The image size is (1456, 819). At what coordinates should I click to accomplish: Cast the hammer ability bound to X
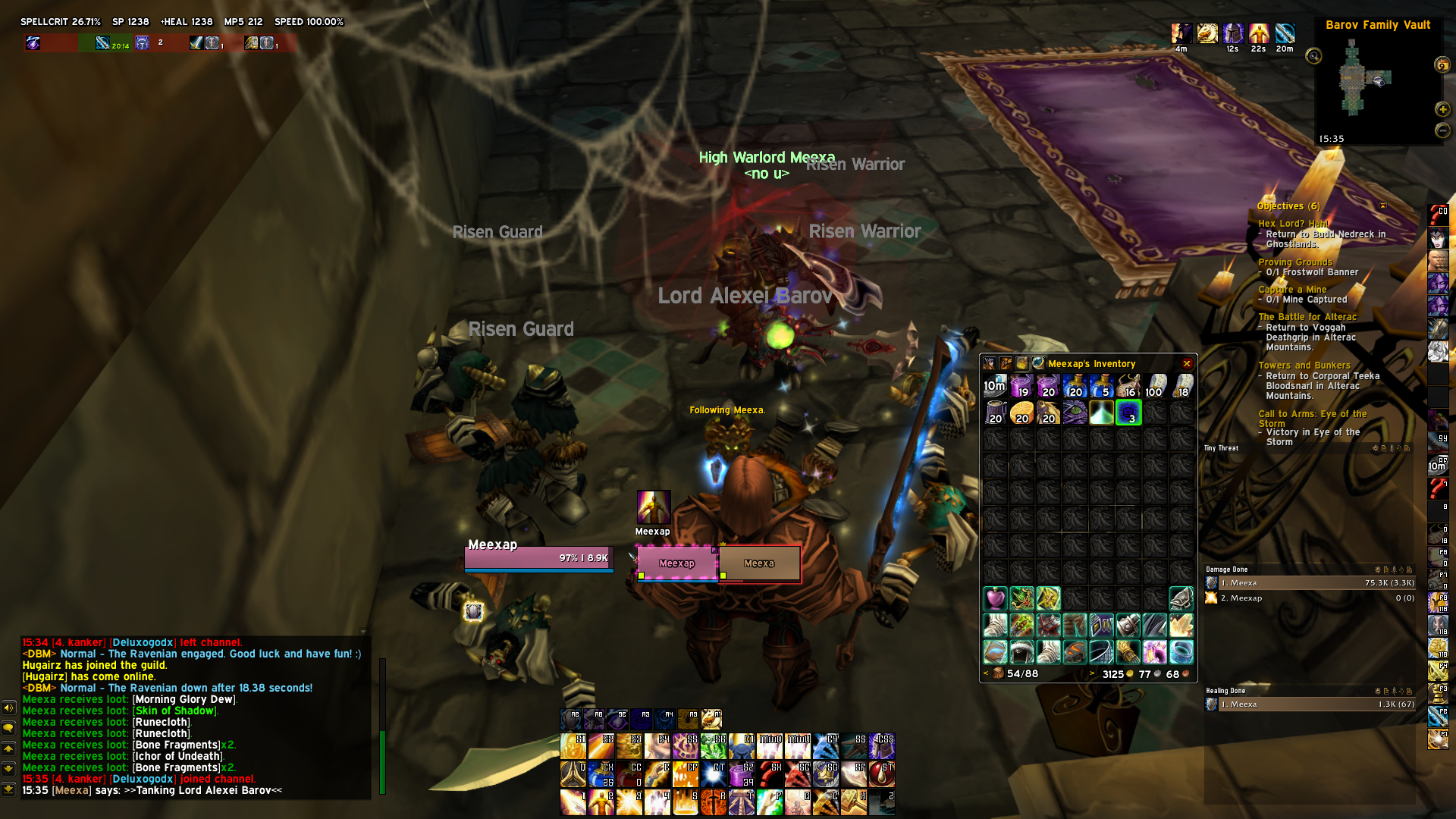coord(854,802)
